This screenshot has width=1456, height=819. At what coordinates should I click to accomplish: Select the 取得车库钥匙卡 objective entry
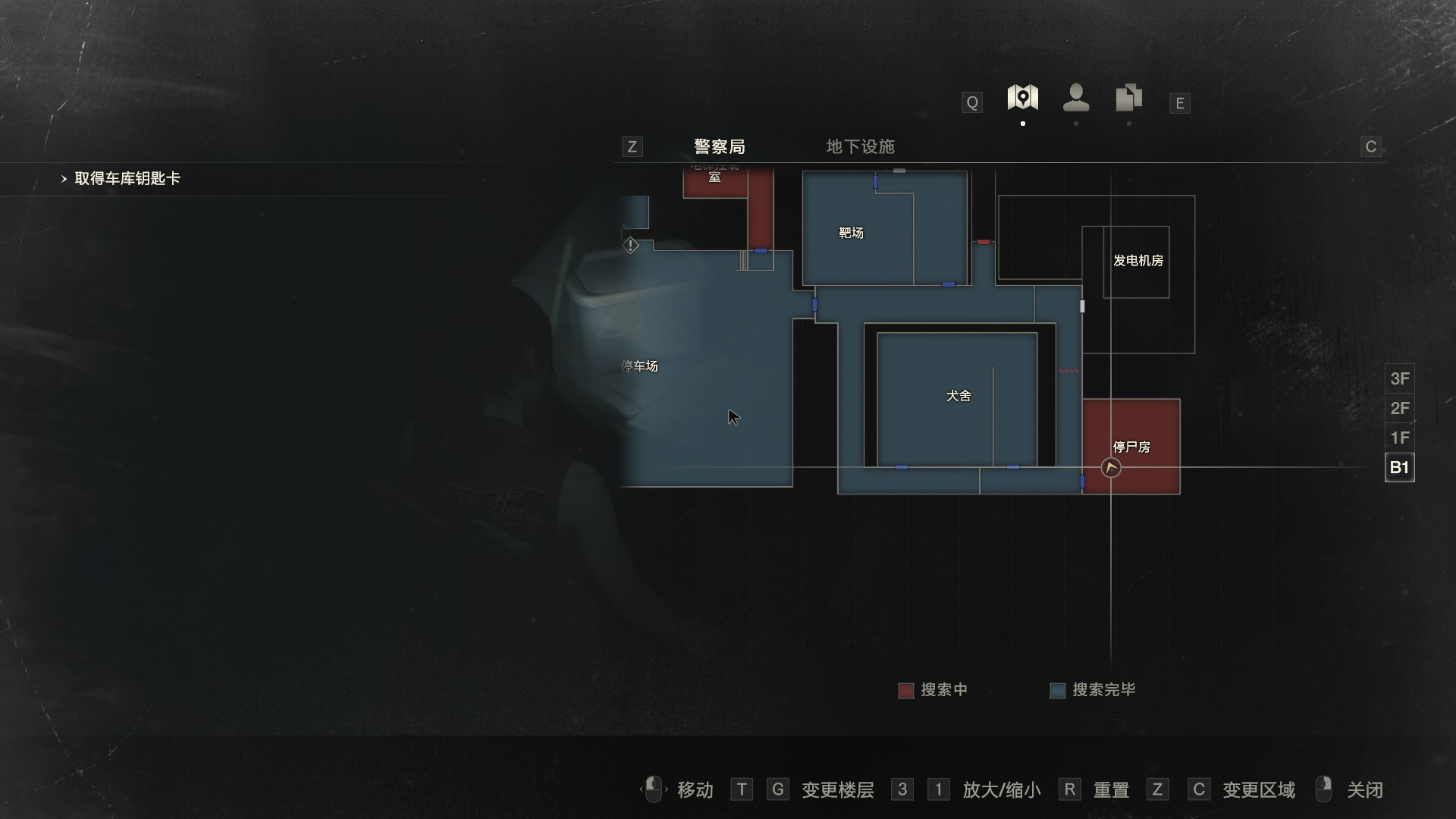click(x=127, y=179)
